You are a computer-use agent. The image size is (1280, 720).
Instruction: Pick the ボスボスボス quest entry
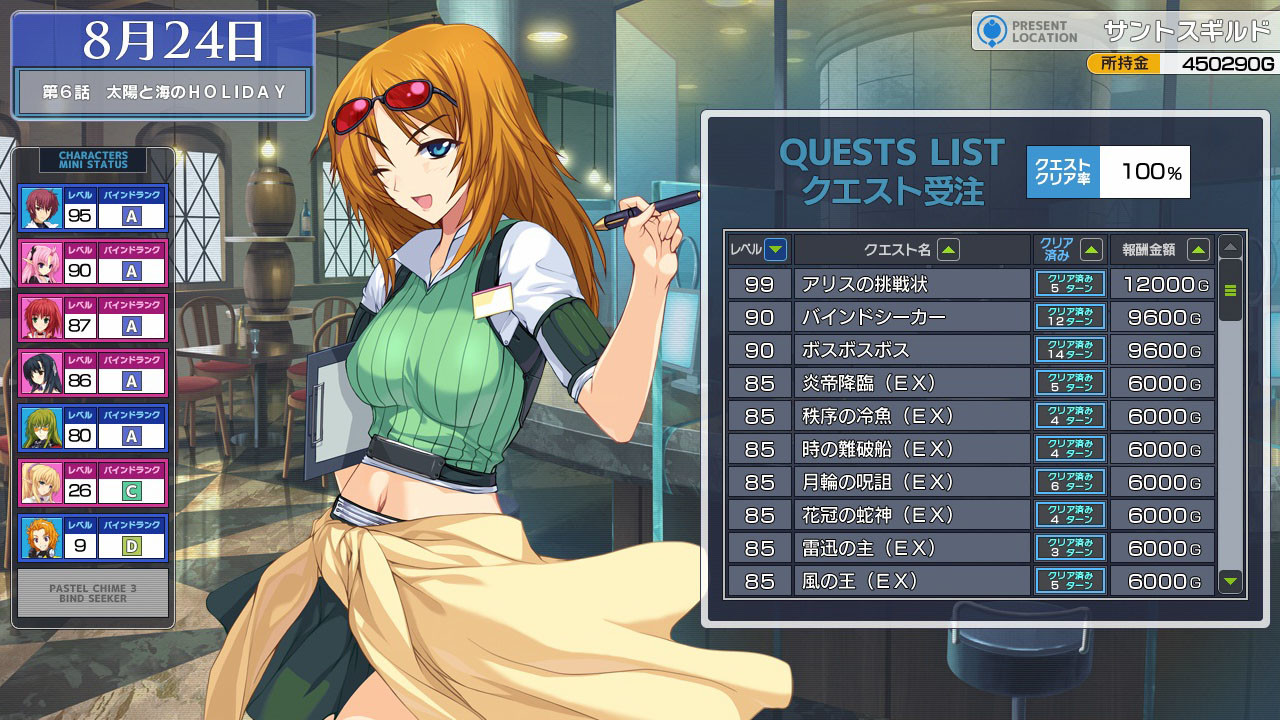(x=911, y=350)
